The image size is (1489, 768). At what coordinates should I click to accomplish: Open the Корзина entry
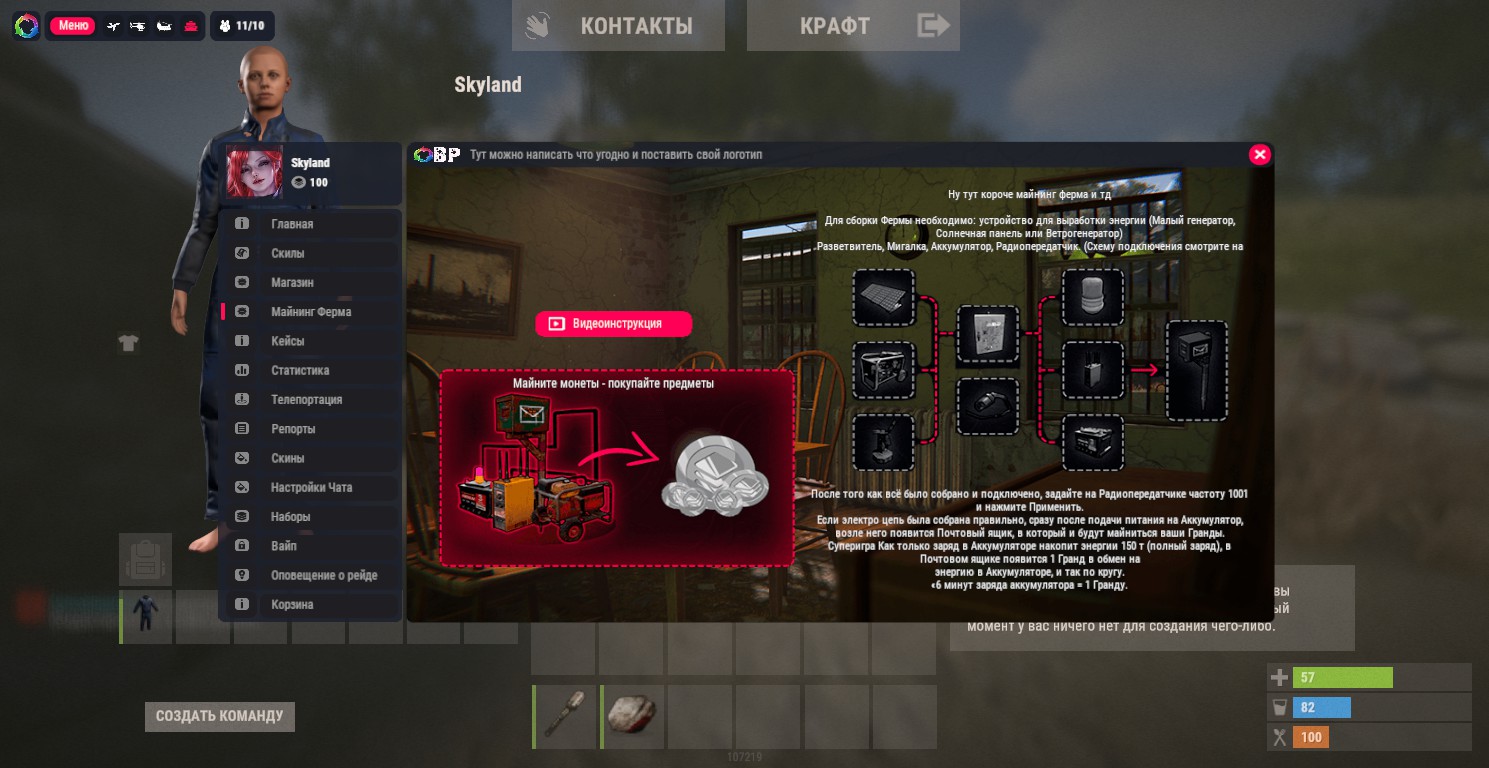(310, 605)
